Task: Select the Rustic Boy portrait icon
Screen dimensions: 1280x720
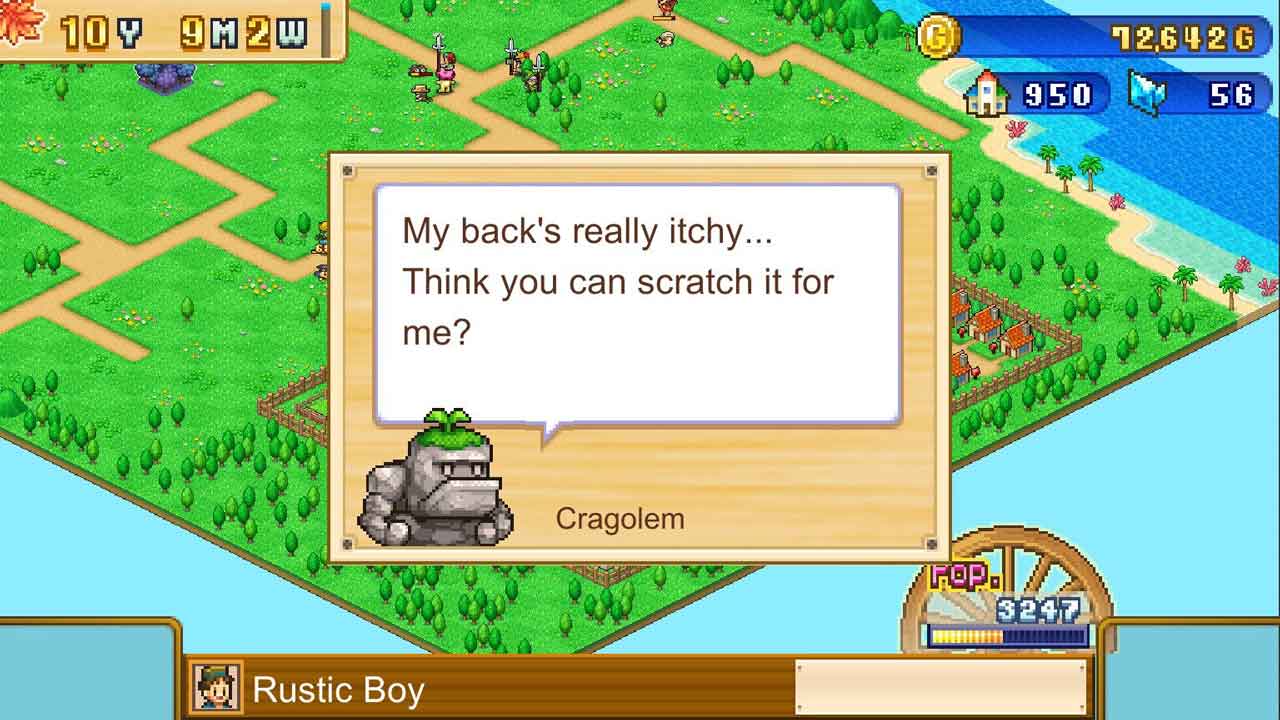Action: [217, 688]
